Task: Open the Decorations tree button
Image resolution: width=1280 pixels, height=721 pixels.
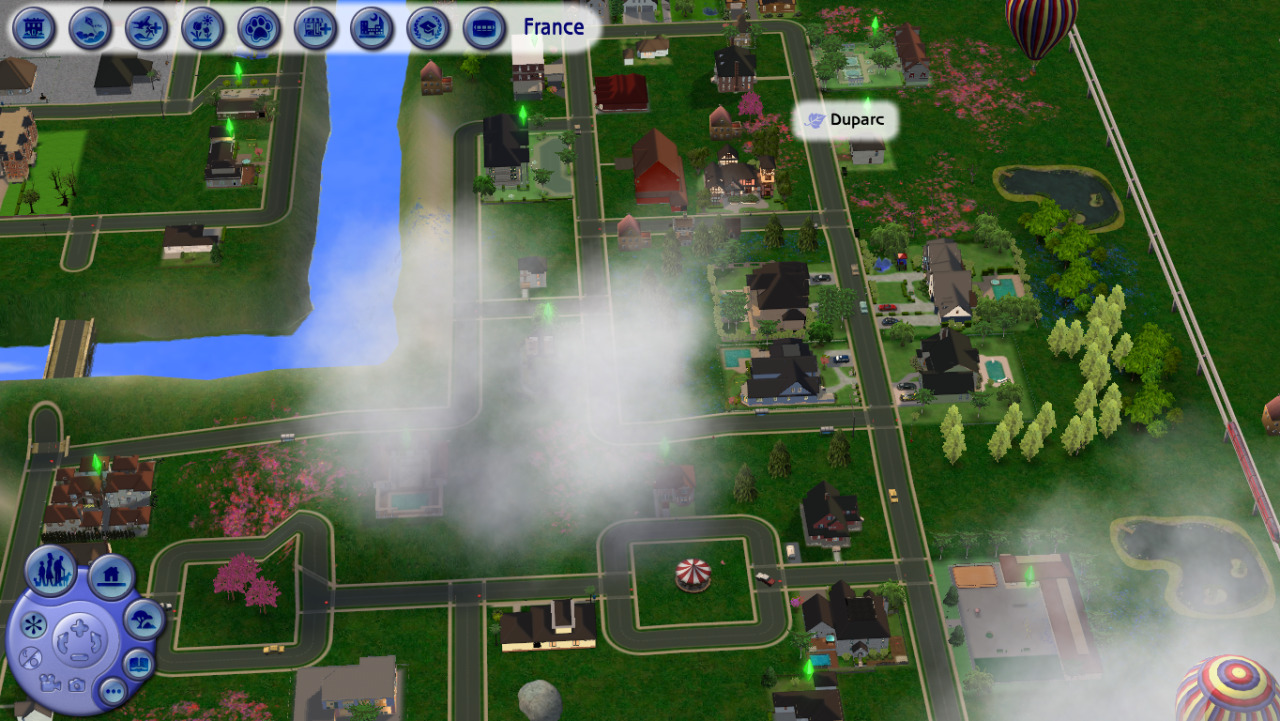Action: 144,621
